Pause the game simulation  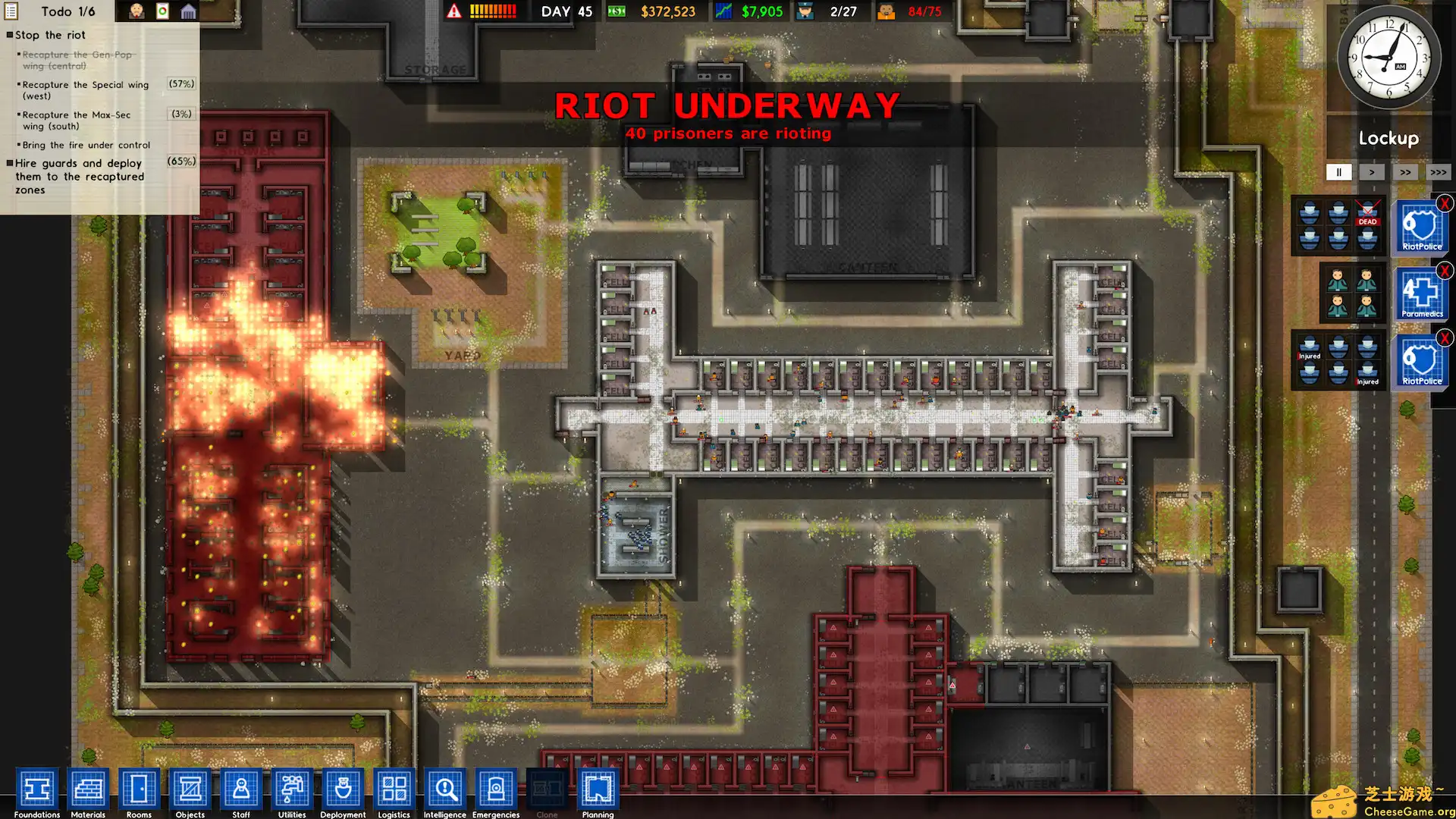[1338, 172]
